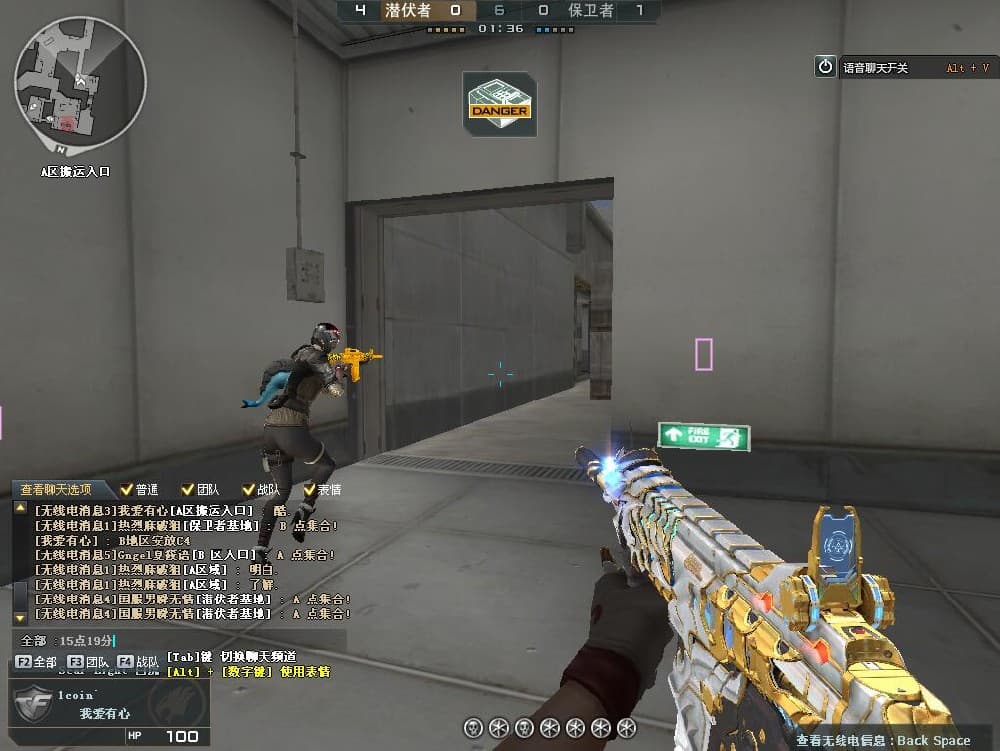Screen dimensions: 1000x751
Task: Toggle the 表情 chat filter checkbox
Action: 309,489
